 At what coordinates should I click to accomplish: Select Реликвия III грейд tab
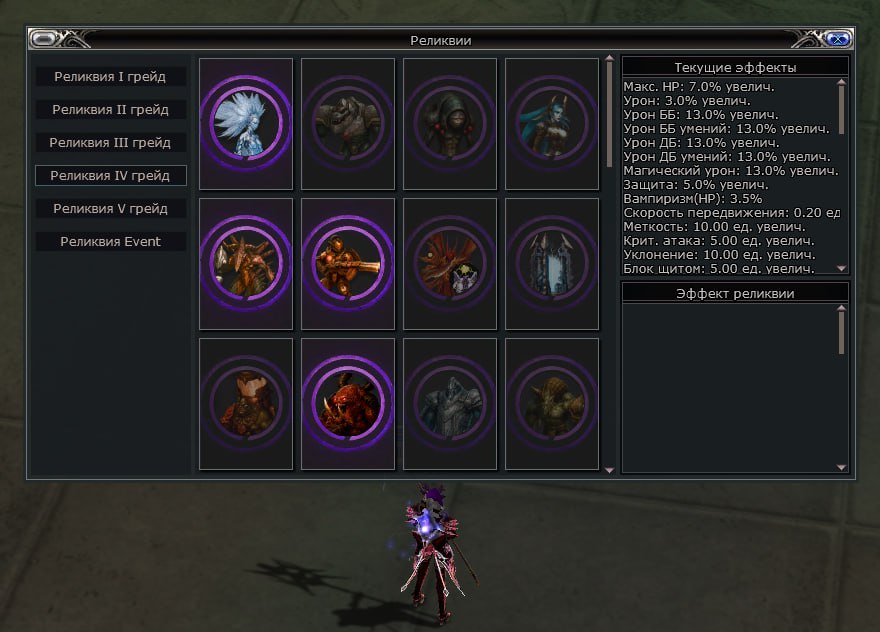click(x=110, y=142)
